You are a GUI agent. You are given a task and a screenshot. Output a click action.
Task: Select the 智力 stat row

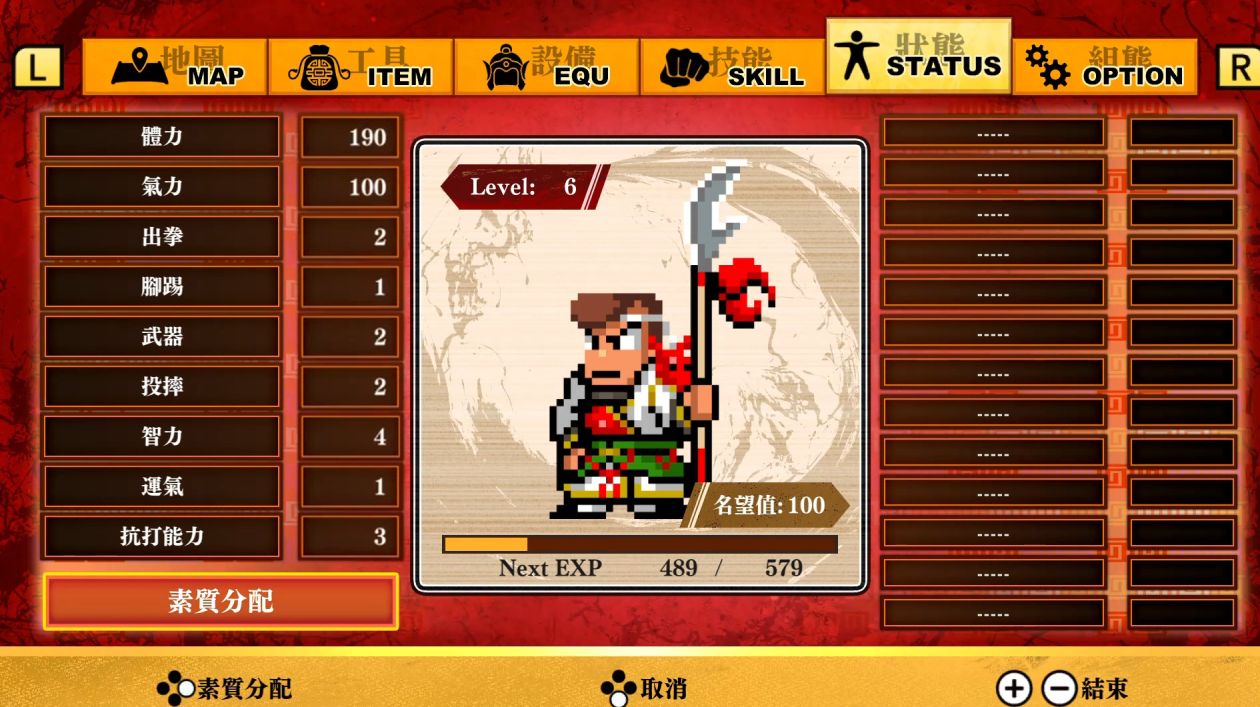[162, 437]
